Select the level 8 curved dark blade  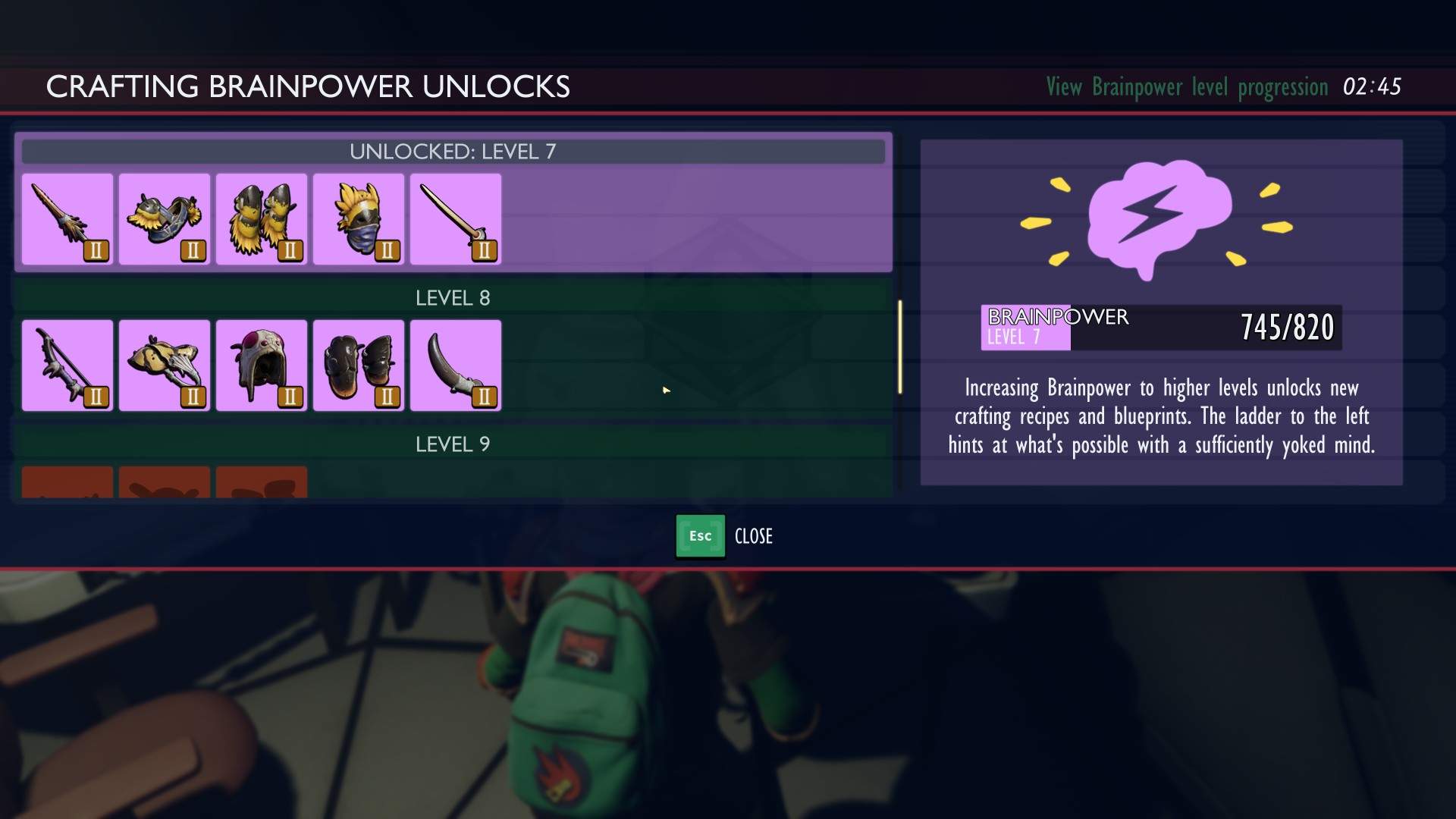click(456, 366)
